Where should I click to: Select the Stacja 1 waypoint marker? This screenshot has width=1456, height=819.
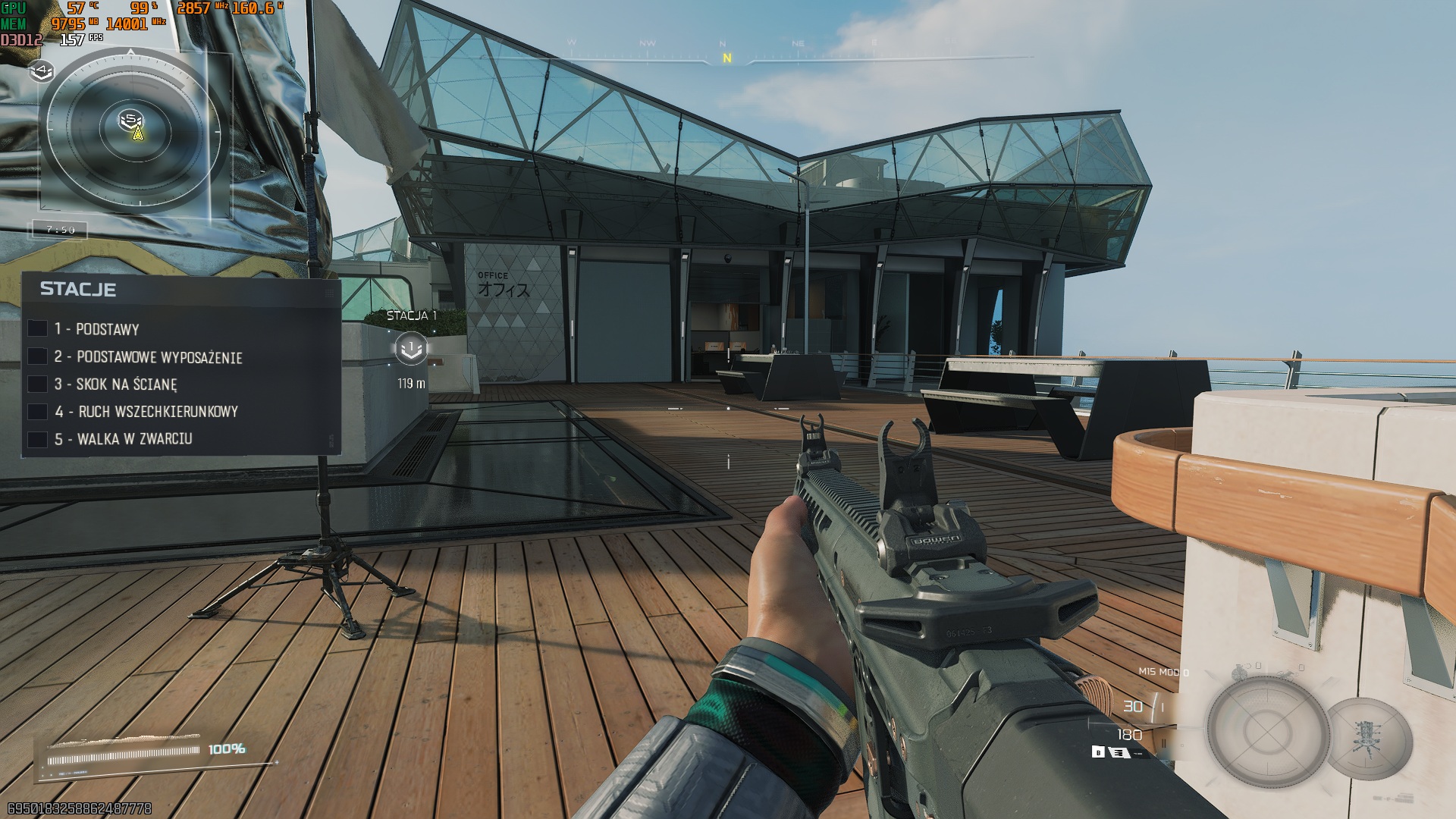click(x=411, y=348)
